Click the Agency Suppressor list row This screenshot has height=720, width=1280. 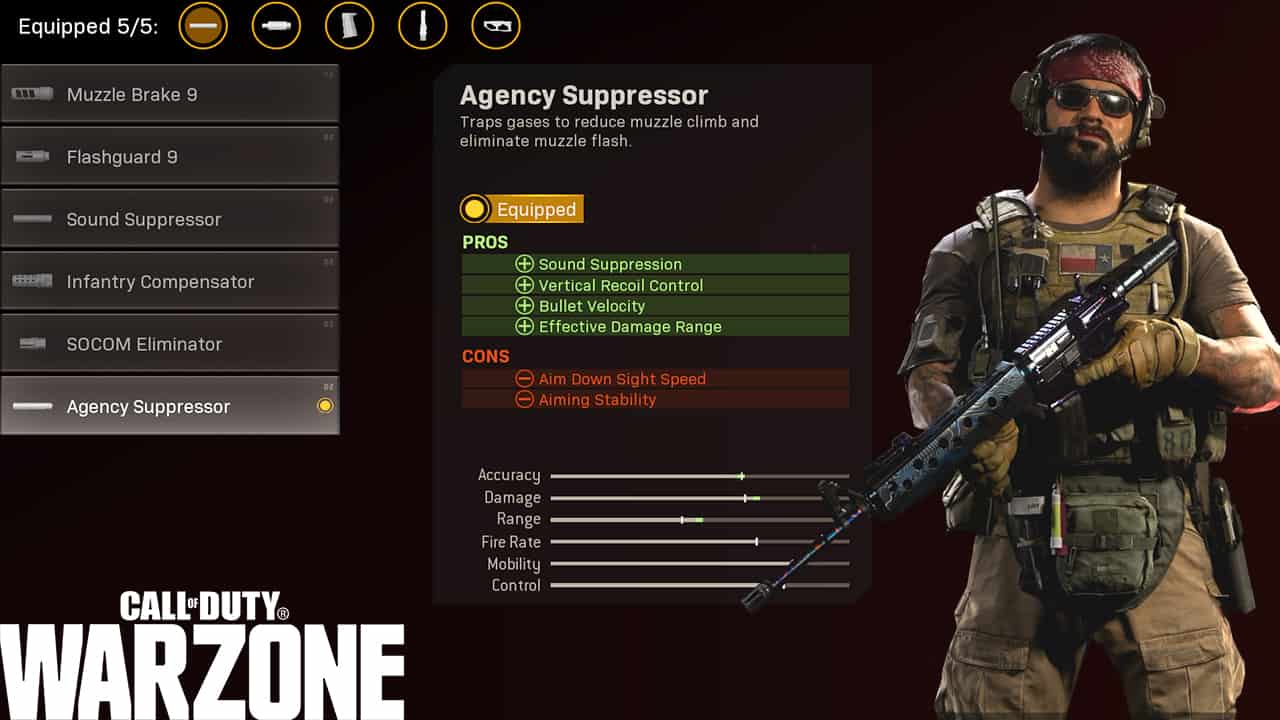coord(170,406)
